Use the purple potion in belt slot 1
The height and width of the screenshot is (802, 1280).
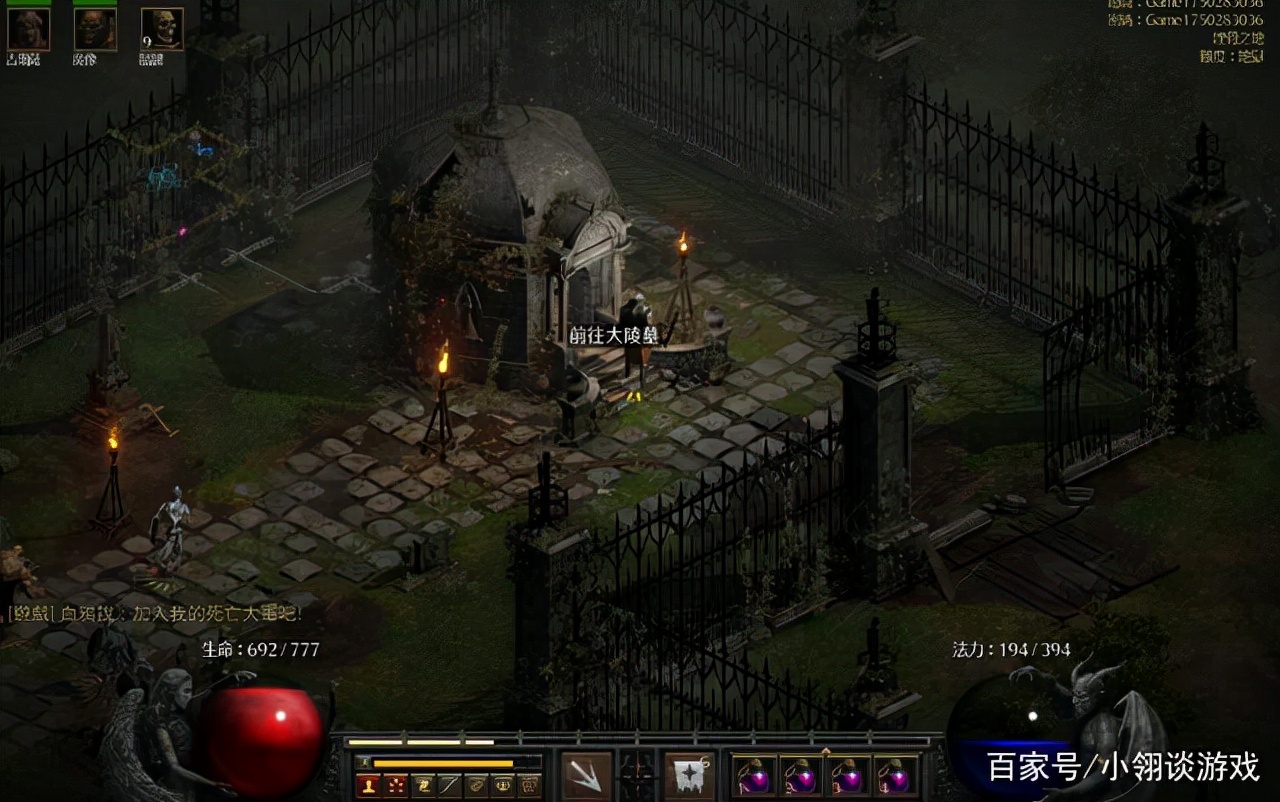tap(754, 776)
